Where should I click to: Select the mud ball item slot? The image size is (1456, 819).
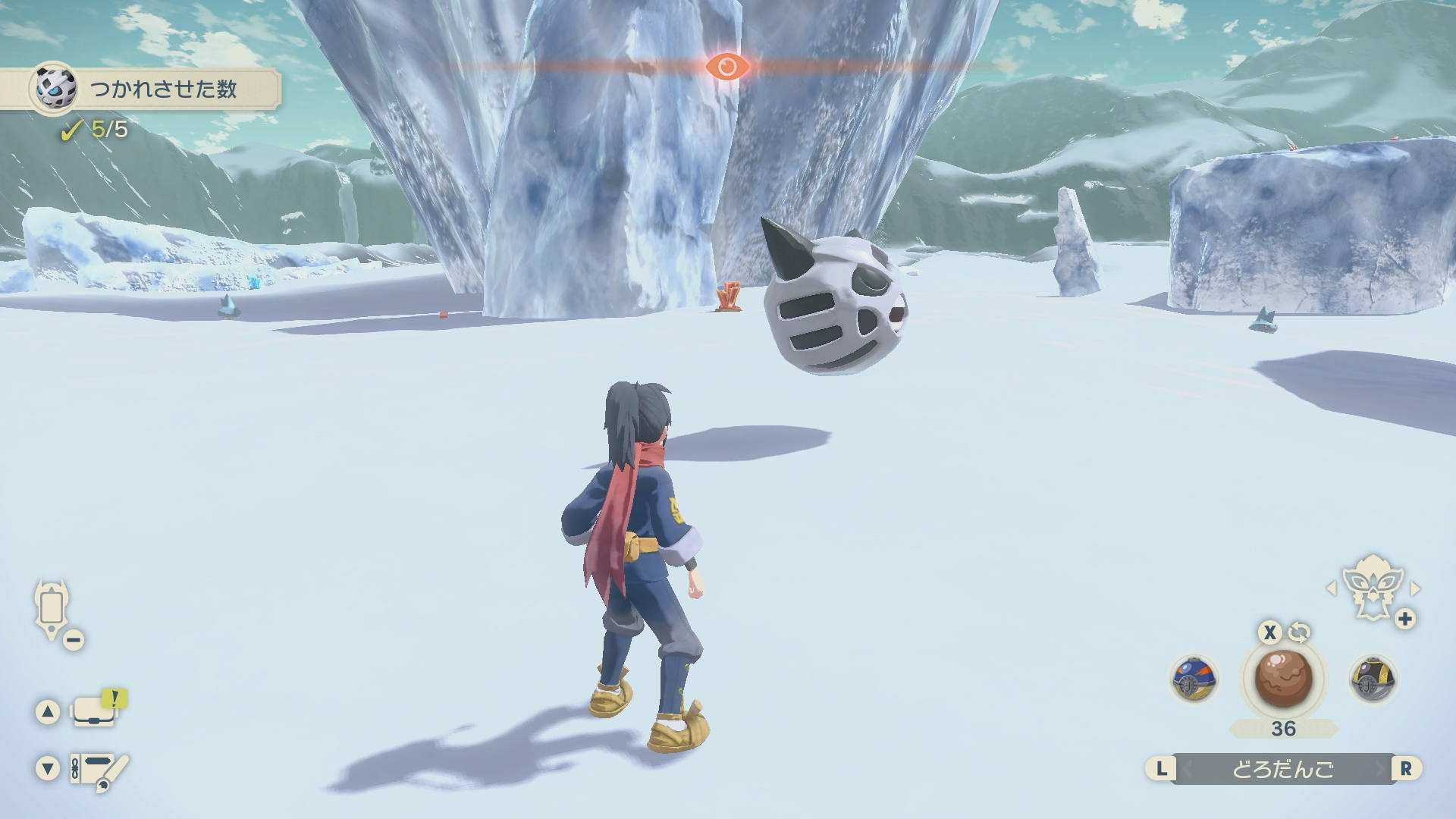(1283, 678)
